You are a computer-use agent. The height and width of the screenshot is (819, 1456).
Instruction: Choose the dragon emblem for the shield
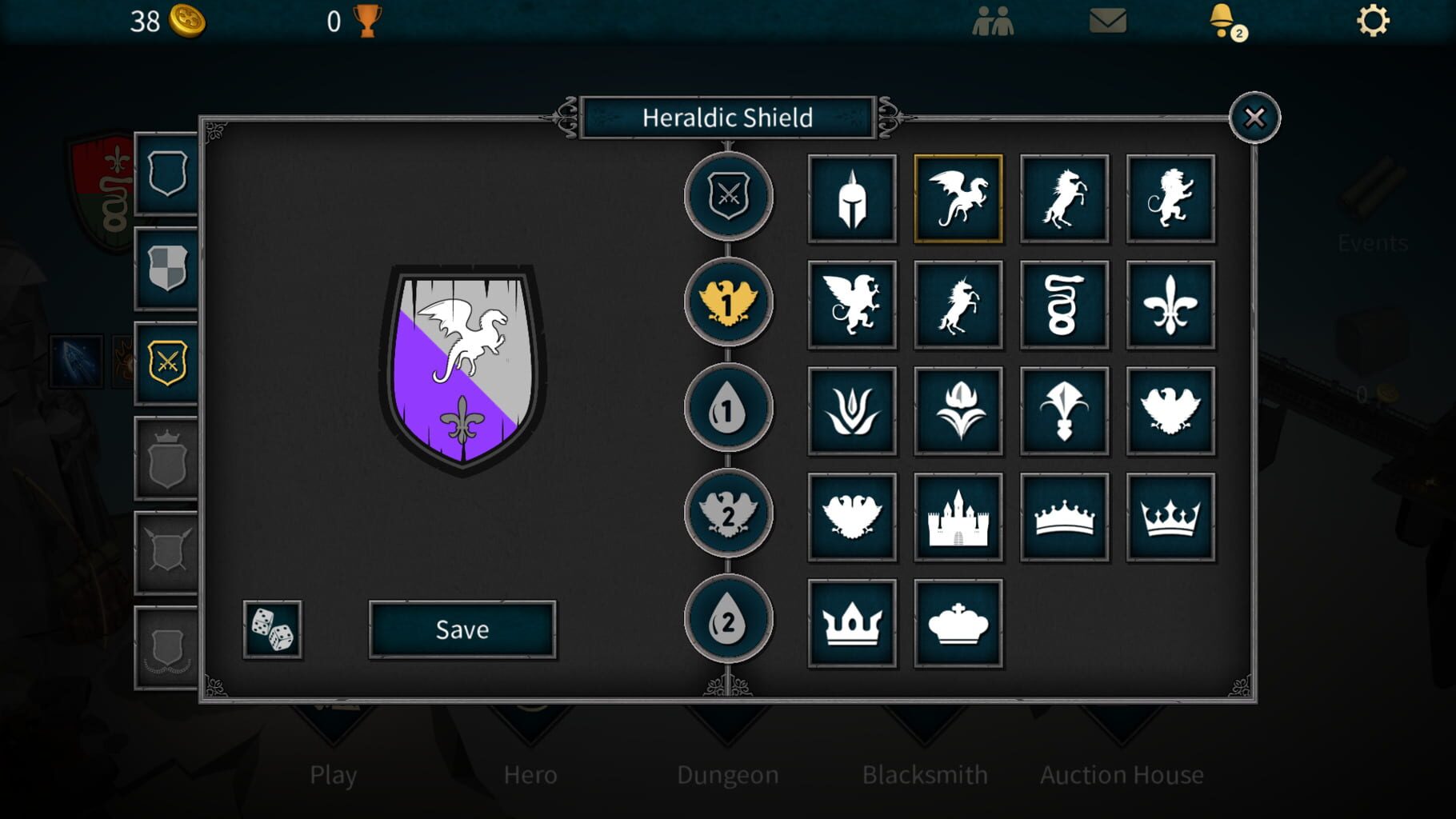958,200
